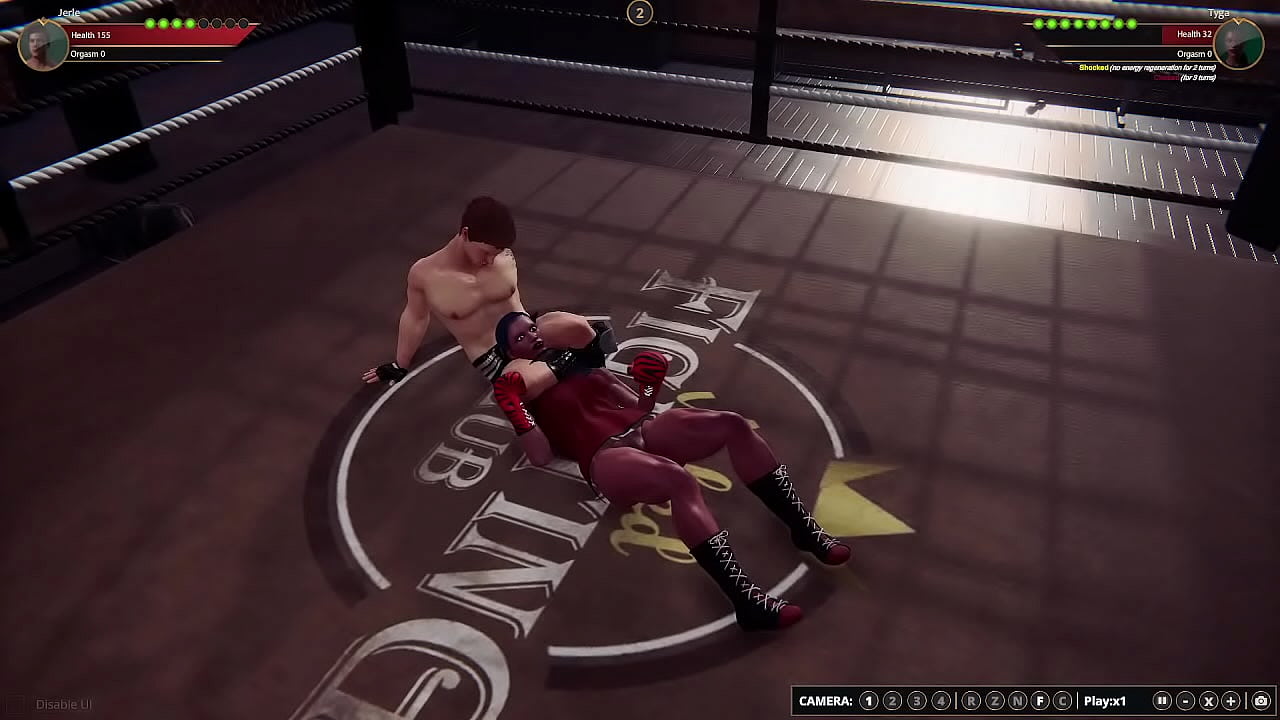Image resolution: width=1280 pixels, height=720 pixels.
Task: Activate camera preset 4
Action: pyautogui.click(x=941, y=700)
